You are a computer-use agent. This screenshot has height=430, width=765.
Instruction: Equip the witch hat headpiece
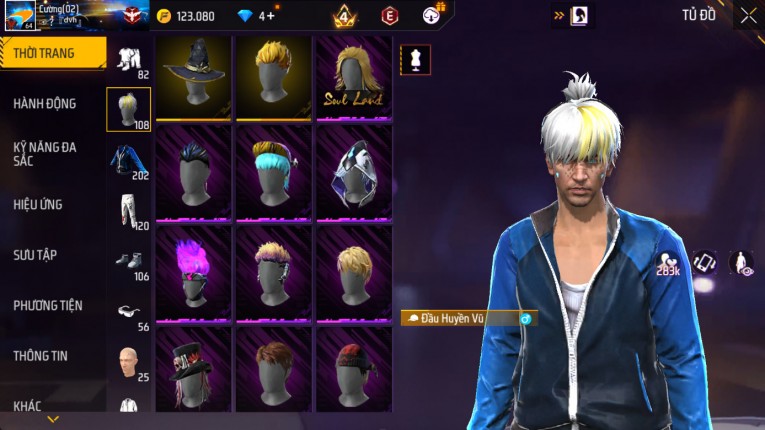[x=193, y=77]
